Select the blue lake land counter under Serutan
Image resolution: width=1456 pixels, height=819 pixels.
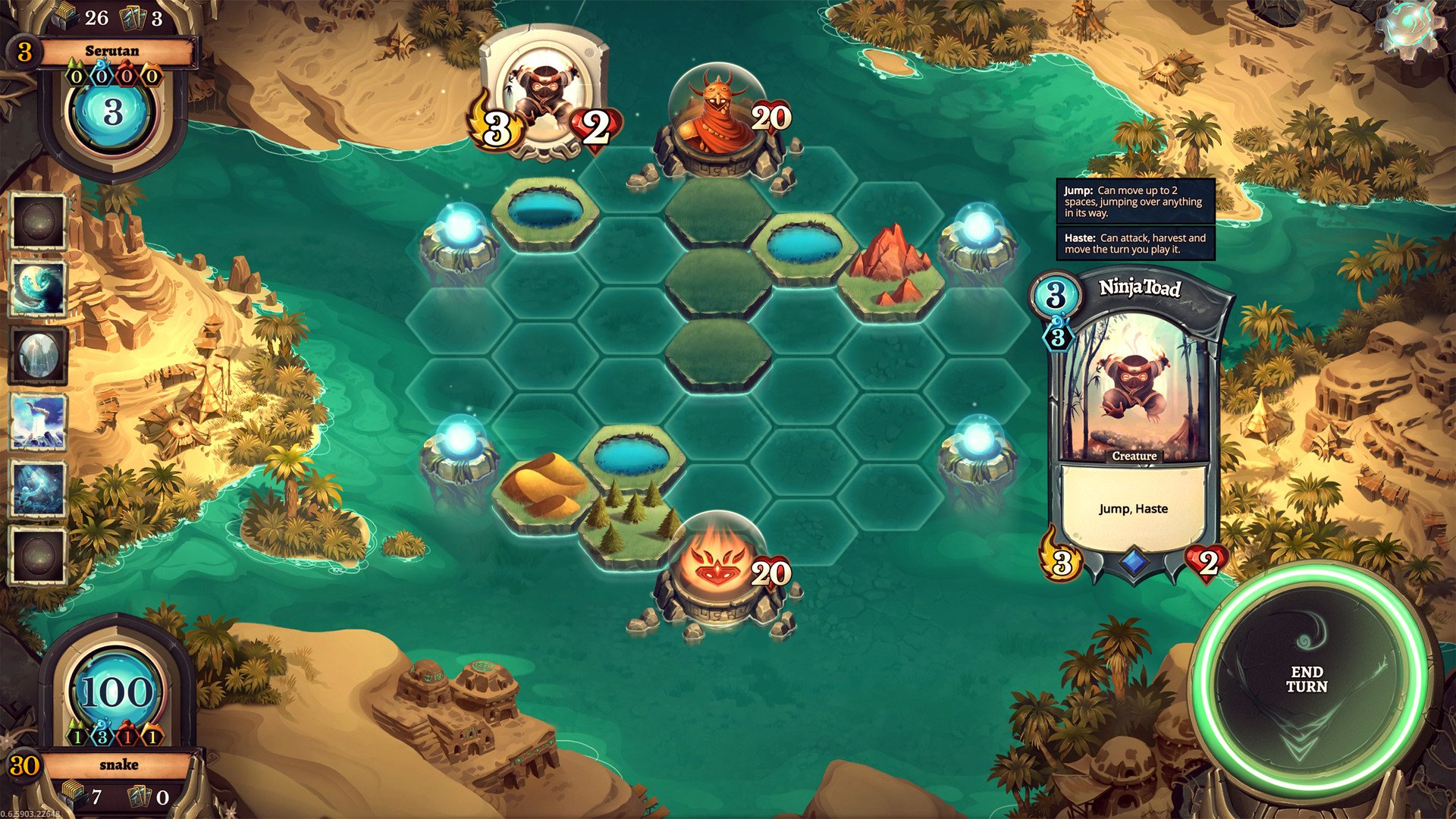(x=101, y=76)
